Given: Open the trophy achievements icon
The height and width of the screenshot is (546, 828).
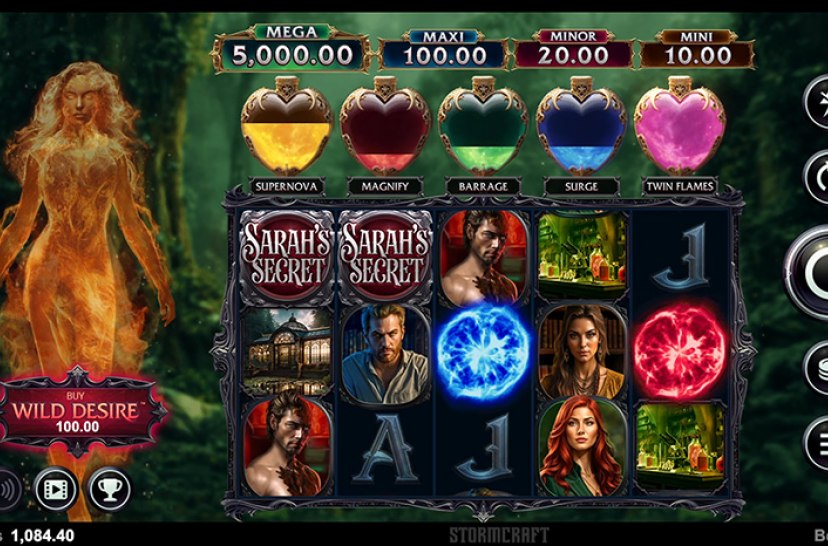Looking at the screenshot, I should (x=109, y=489).
